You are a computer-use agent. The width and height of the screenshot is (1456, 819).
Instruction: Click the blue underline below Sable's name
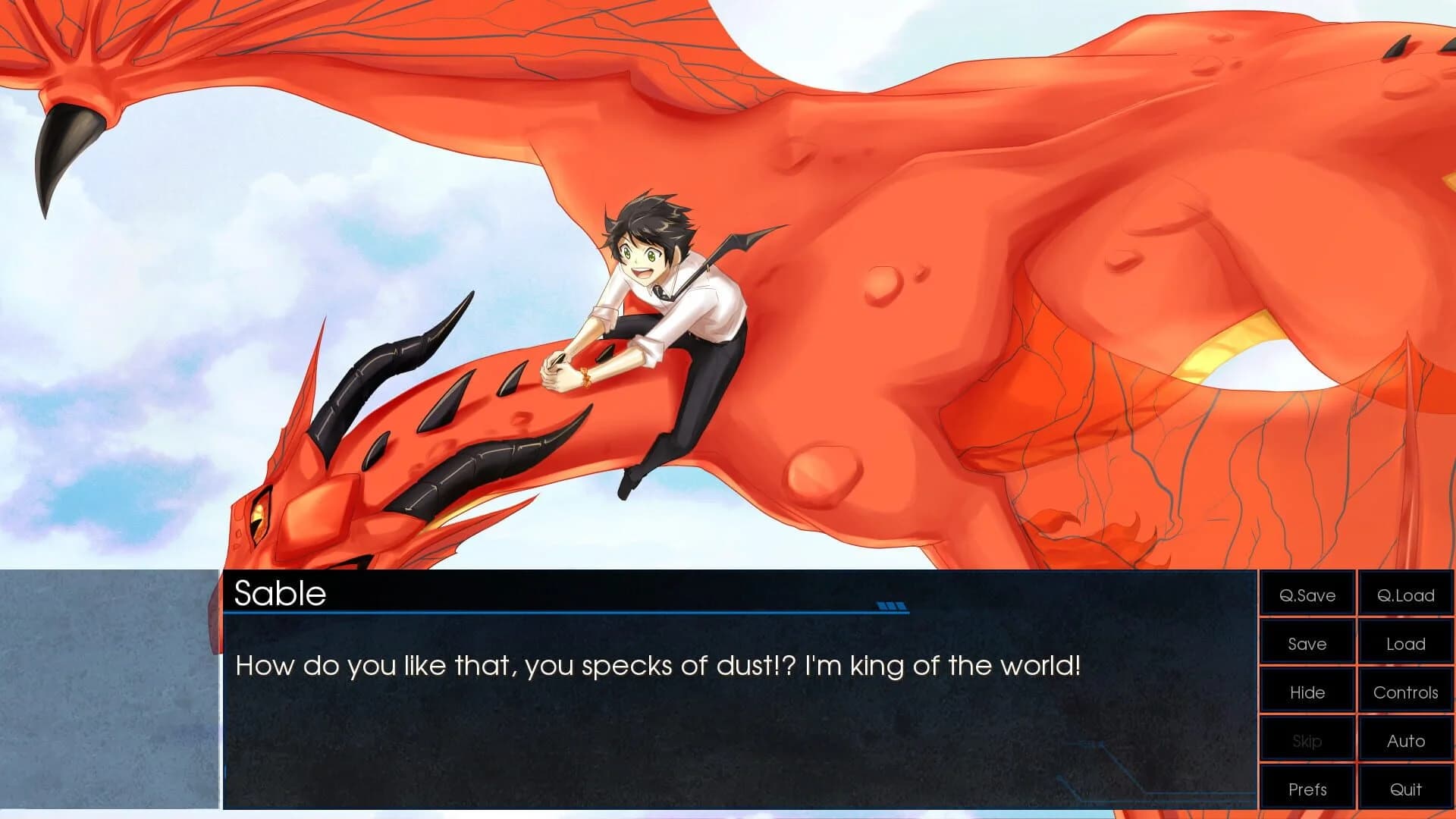(561, 611)
